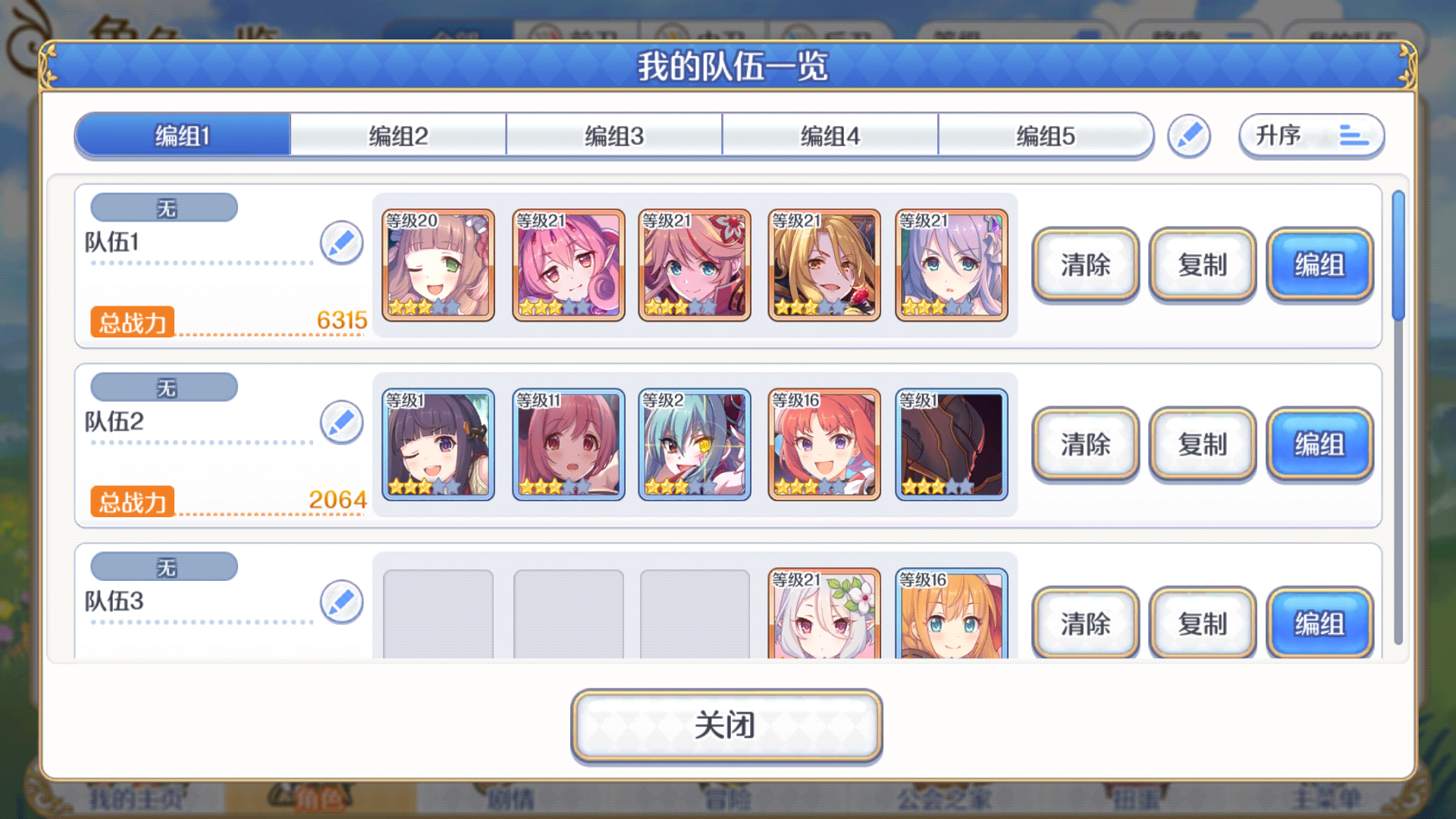Open the 剧情 story section

(x=510, y=799)
